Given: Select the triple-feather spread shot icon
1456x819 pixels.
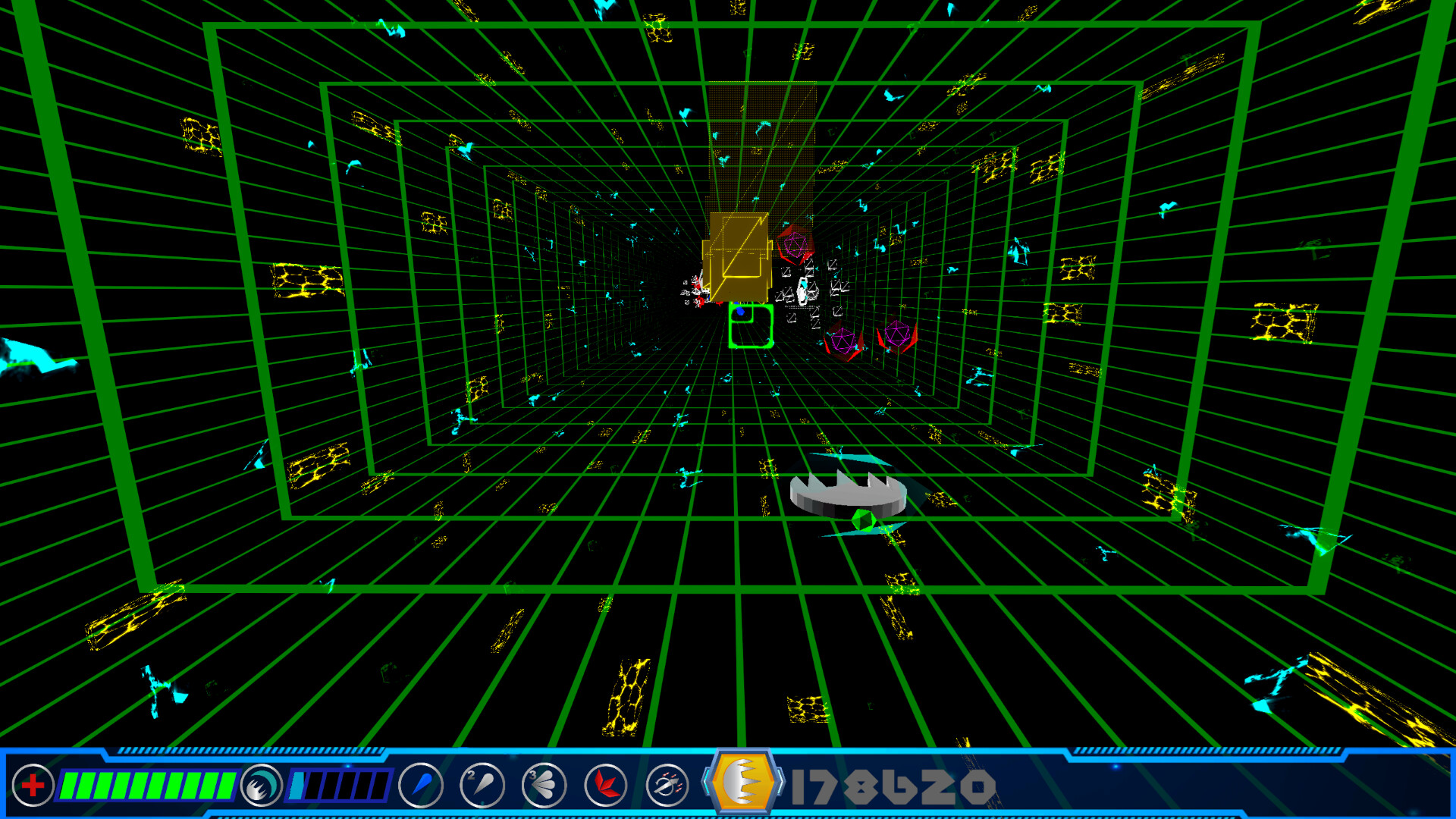Looking at the screenshot, I should (x=543, y=785).
